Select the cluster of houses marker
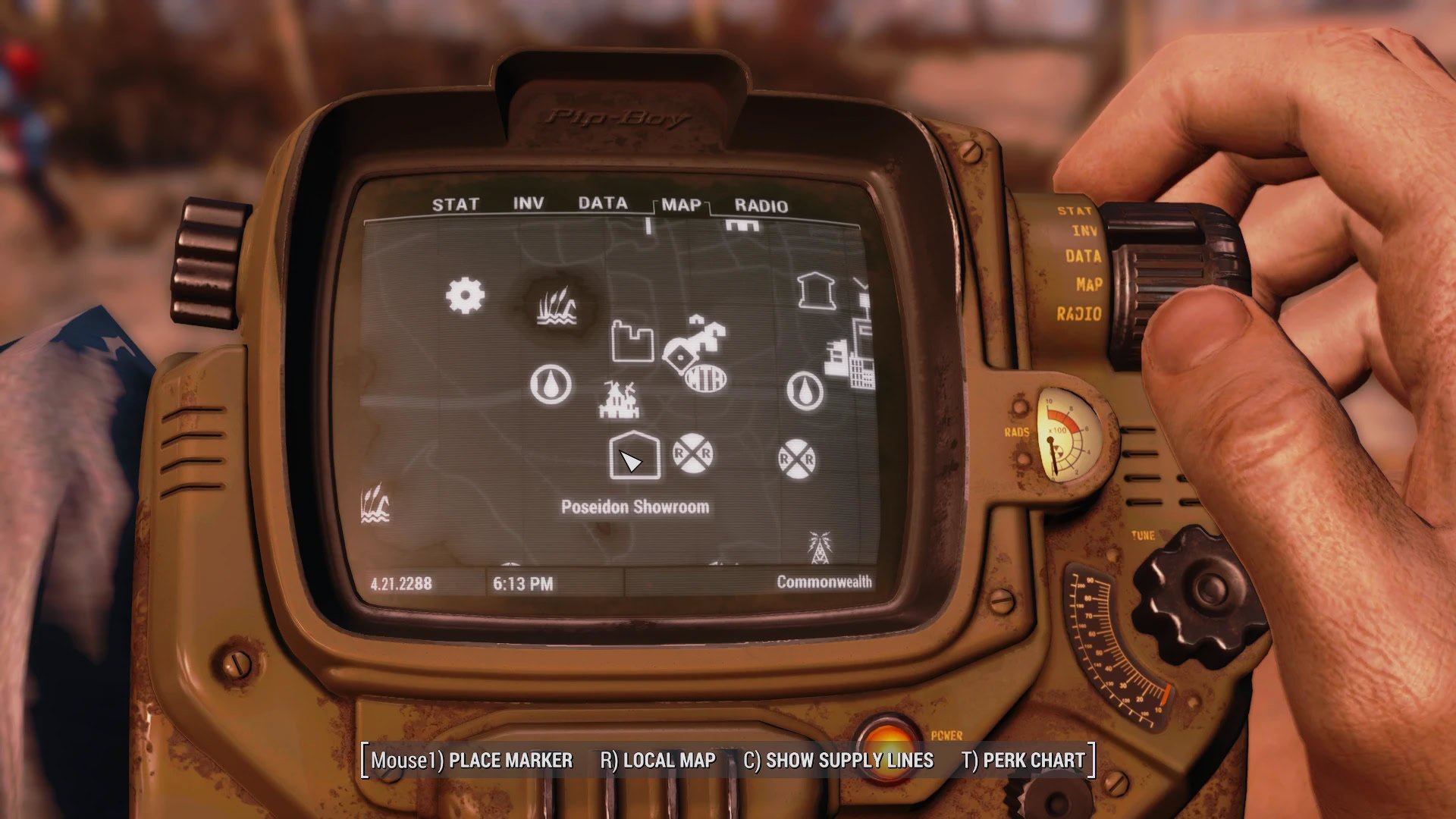 coord(695,341)
